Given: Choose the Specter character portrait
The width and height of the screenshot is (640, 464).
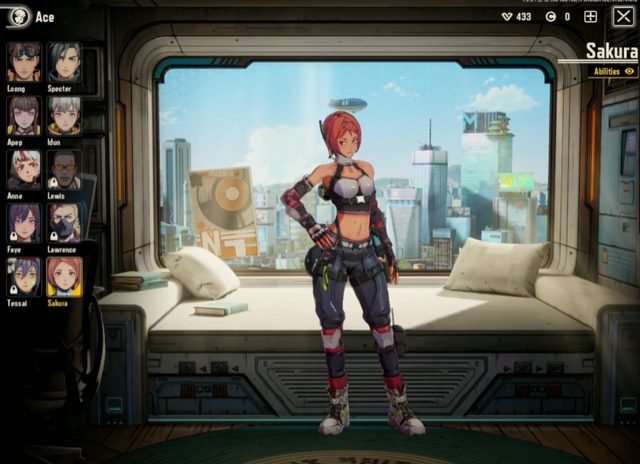Looking at the screenshot, I should 65,61.
